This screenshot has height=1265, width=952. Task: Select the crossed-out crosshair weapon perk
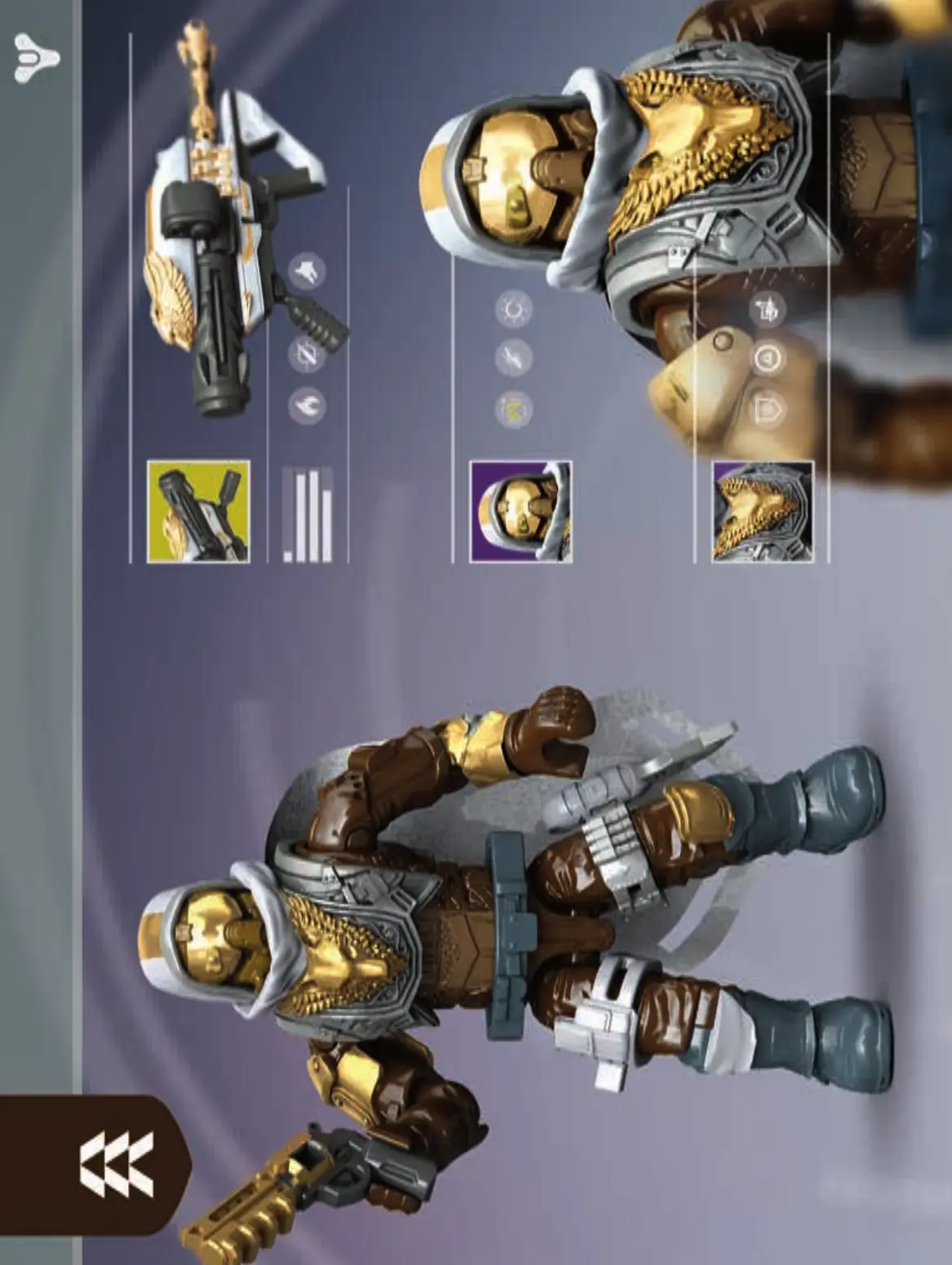pos(308,354)
